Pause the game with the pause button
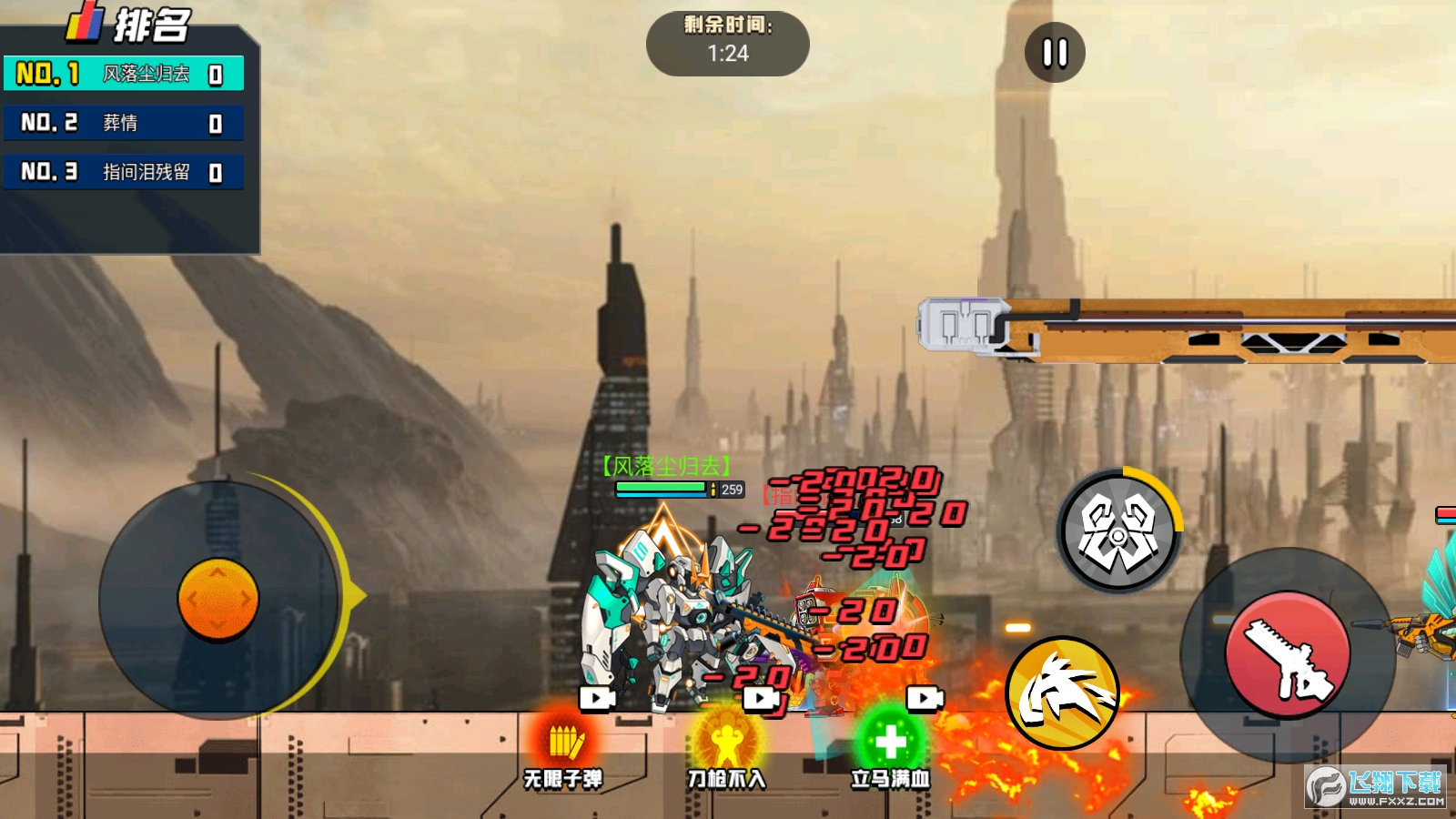This screenshot has width=1456, height=819. 1055,53
